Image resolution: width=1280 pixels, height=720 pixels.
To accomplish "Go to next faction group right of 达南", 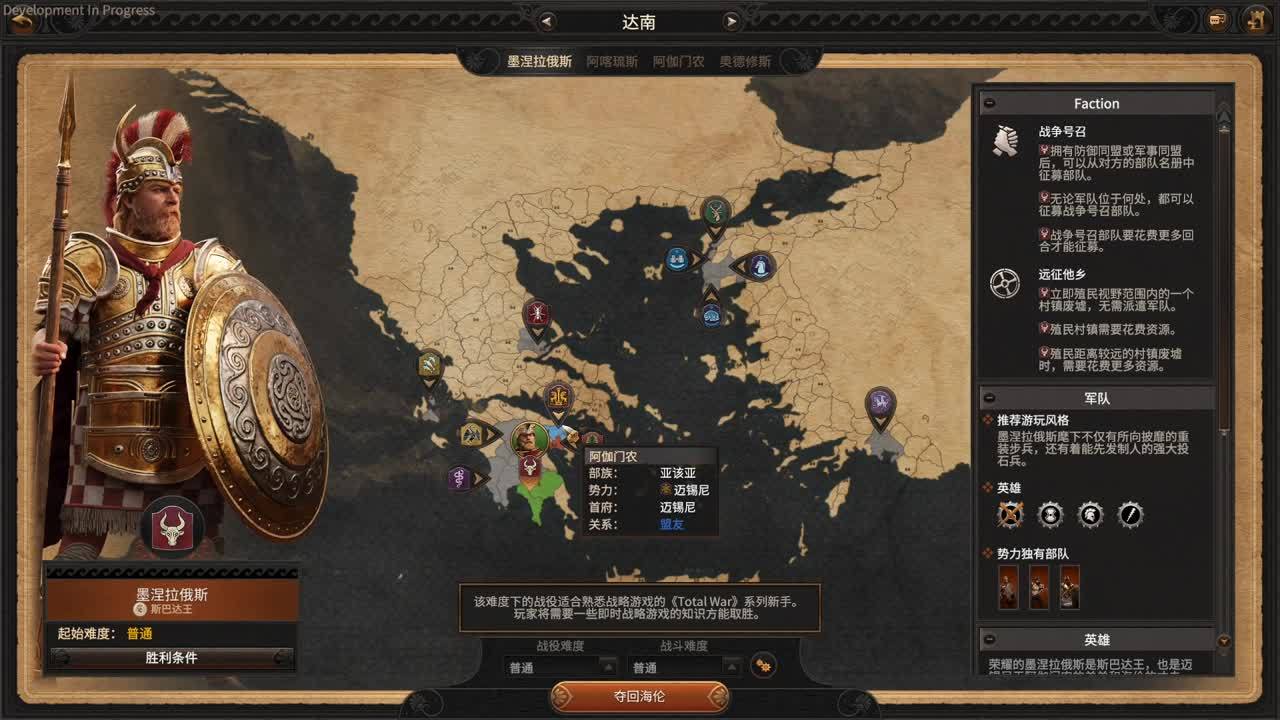I will coord(732,21).
